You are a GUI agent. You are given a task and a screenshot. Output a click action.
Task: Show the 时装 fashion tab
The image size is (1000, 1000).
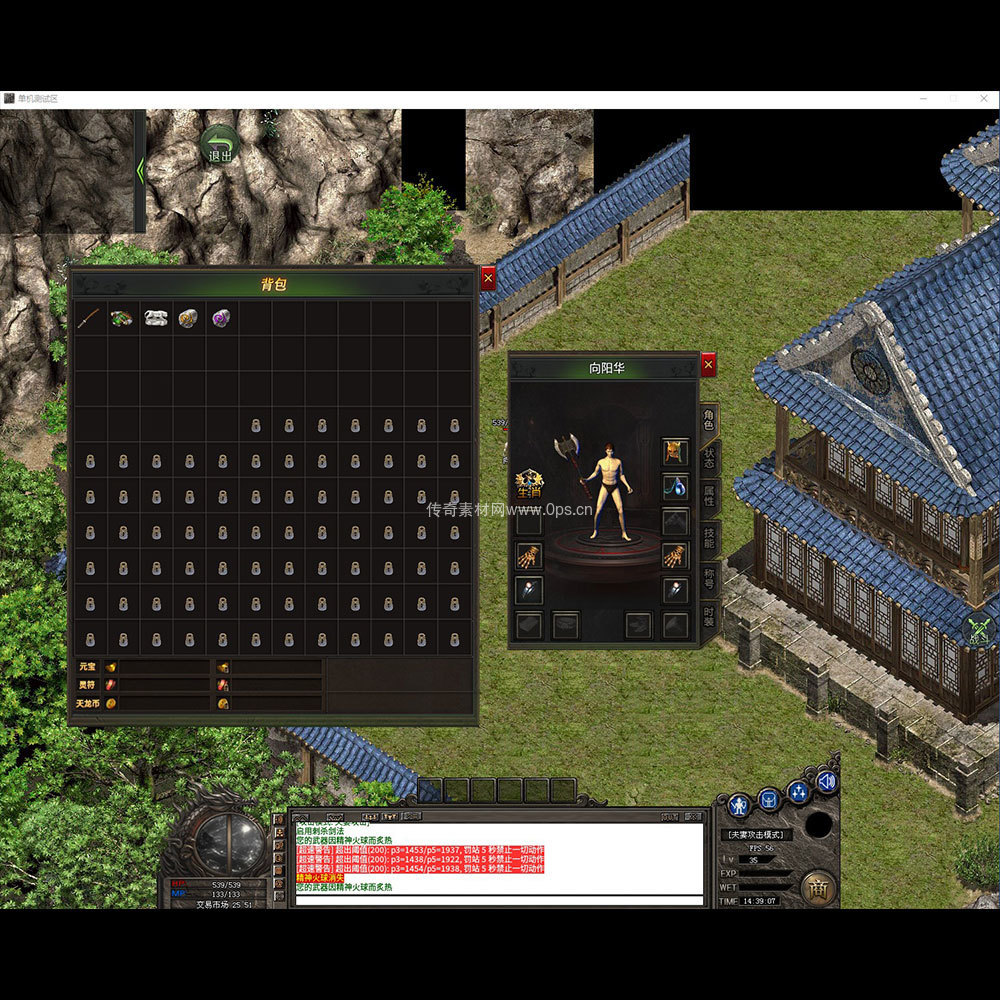709,615
